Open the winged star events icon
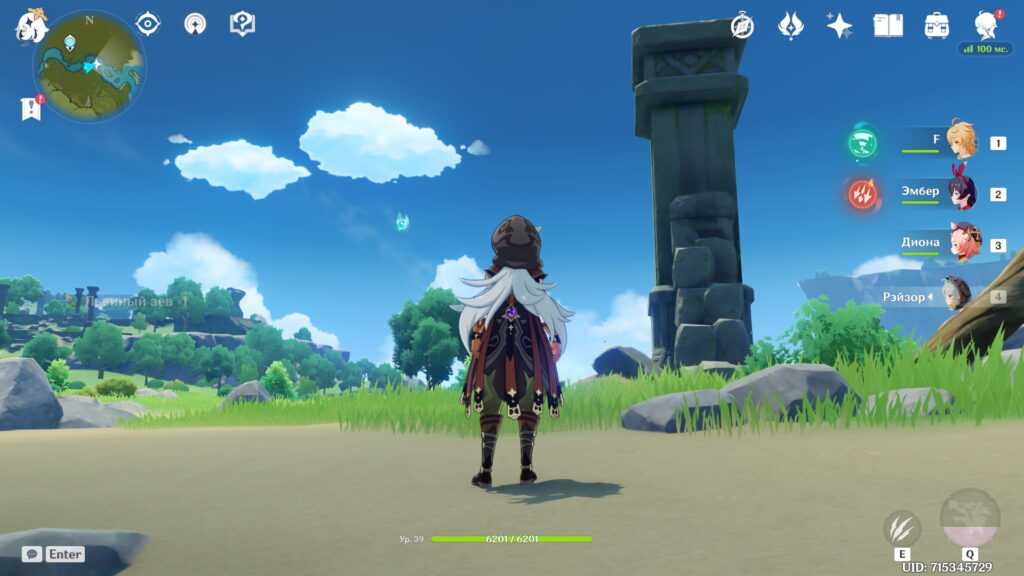The width and height of the screenshot is (1024, 576). tap(791, 26)
